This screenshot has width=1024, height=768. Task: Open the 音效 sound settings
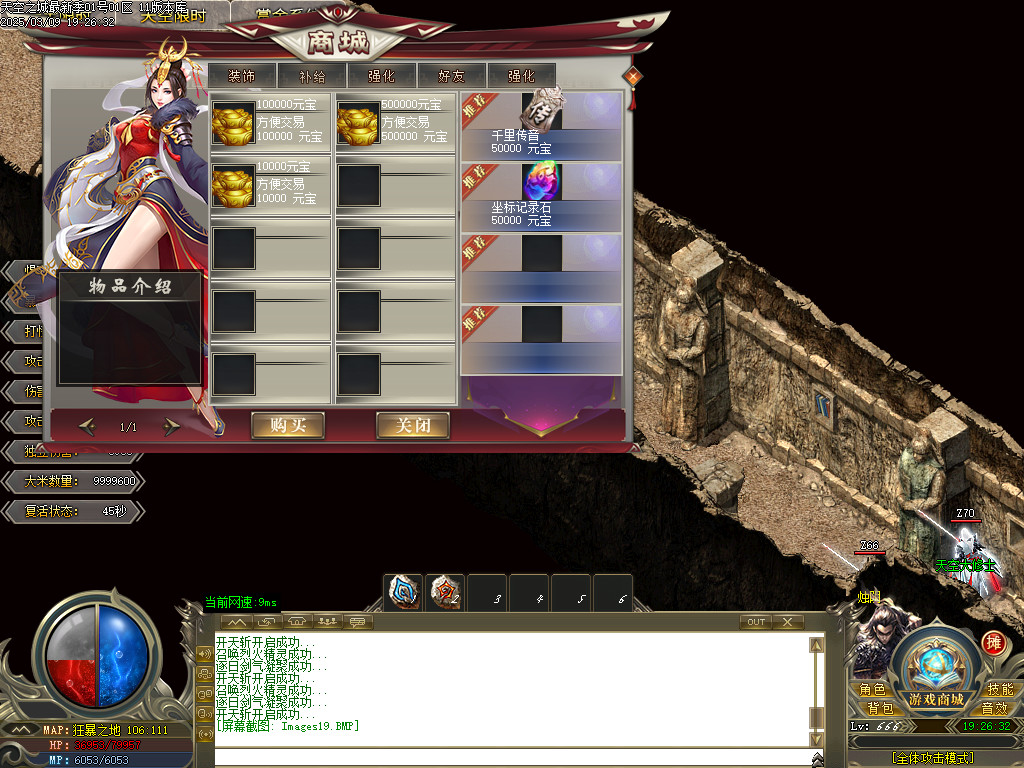coord(993,708)
